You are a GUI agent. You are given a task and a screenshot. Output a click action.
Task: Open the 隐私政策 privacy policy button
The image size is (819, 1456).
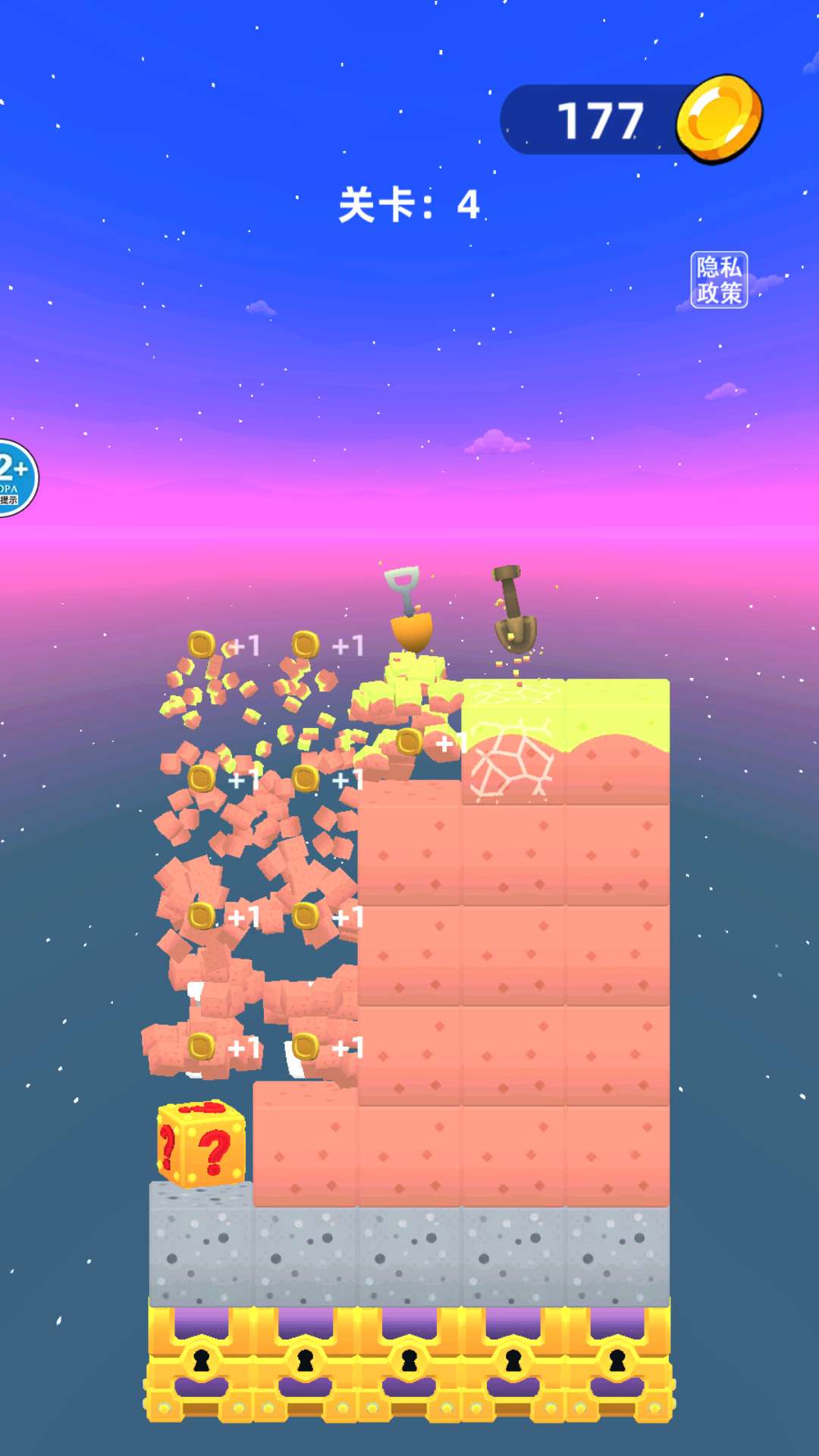tap(719, 280)
